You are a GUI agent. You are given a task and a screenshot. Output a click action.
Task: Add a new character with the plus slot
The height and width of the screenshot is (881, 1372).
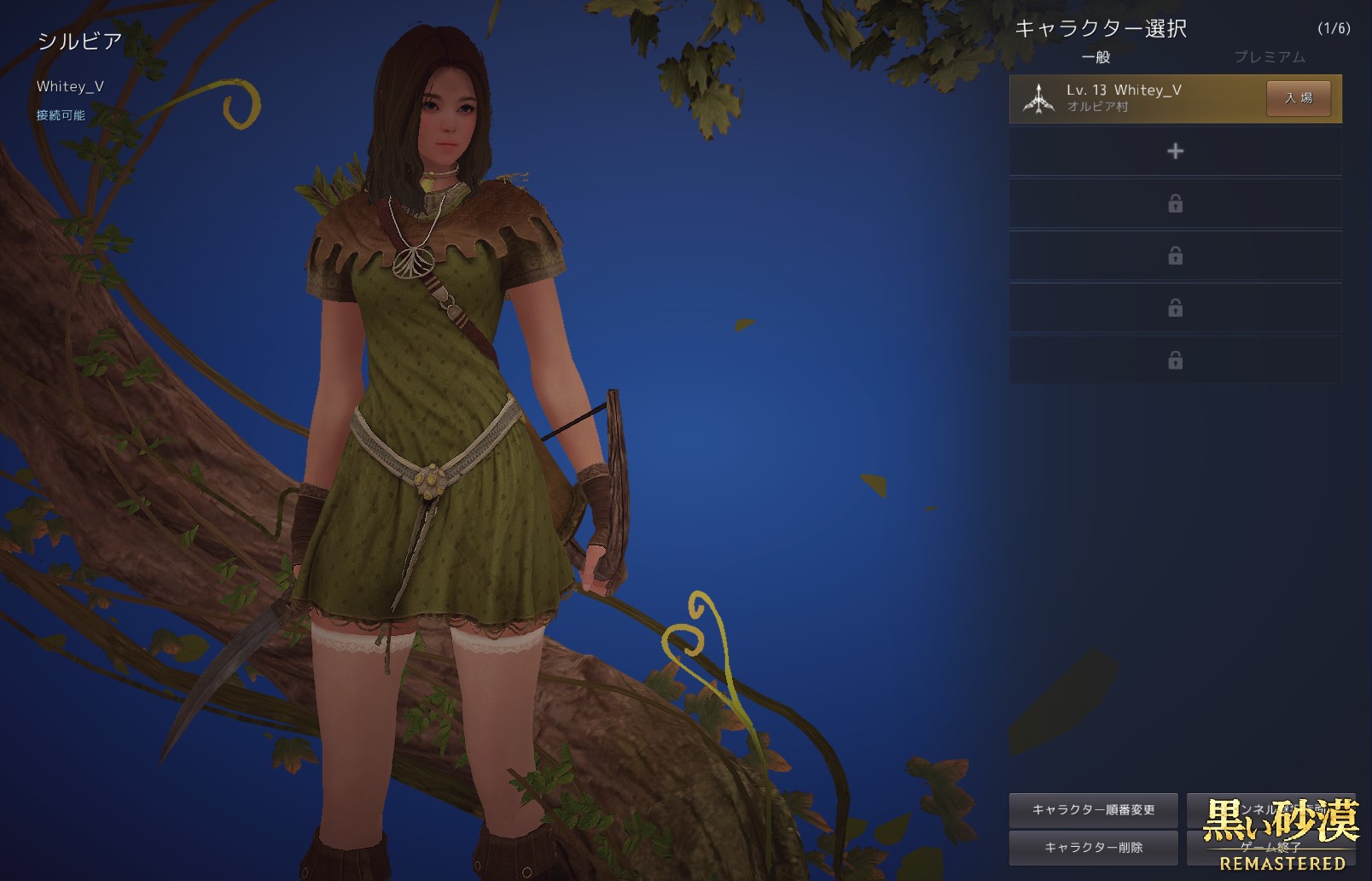click(x=1175, y=151)
